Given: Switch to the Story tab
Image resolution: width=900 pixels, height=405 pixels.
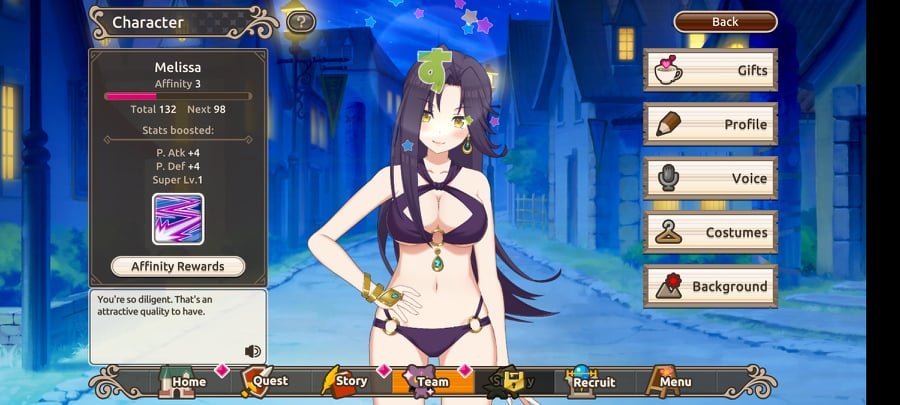Looking at the screenshot, I should 345,381.
